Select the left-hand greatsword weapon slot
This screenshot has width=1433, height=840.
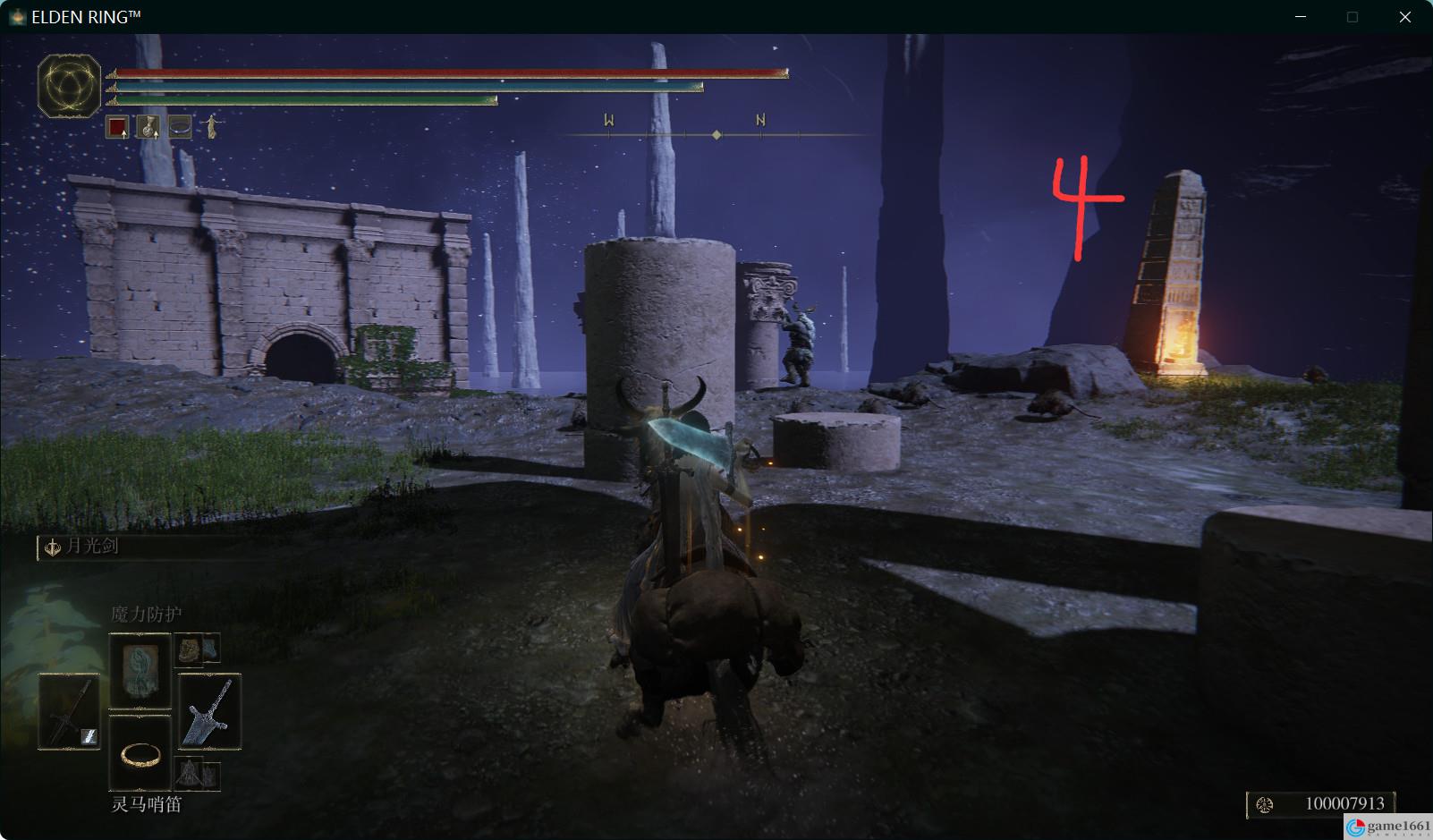69,712
